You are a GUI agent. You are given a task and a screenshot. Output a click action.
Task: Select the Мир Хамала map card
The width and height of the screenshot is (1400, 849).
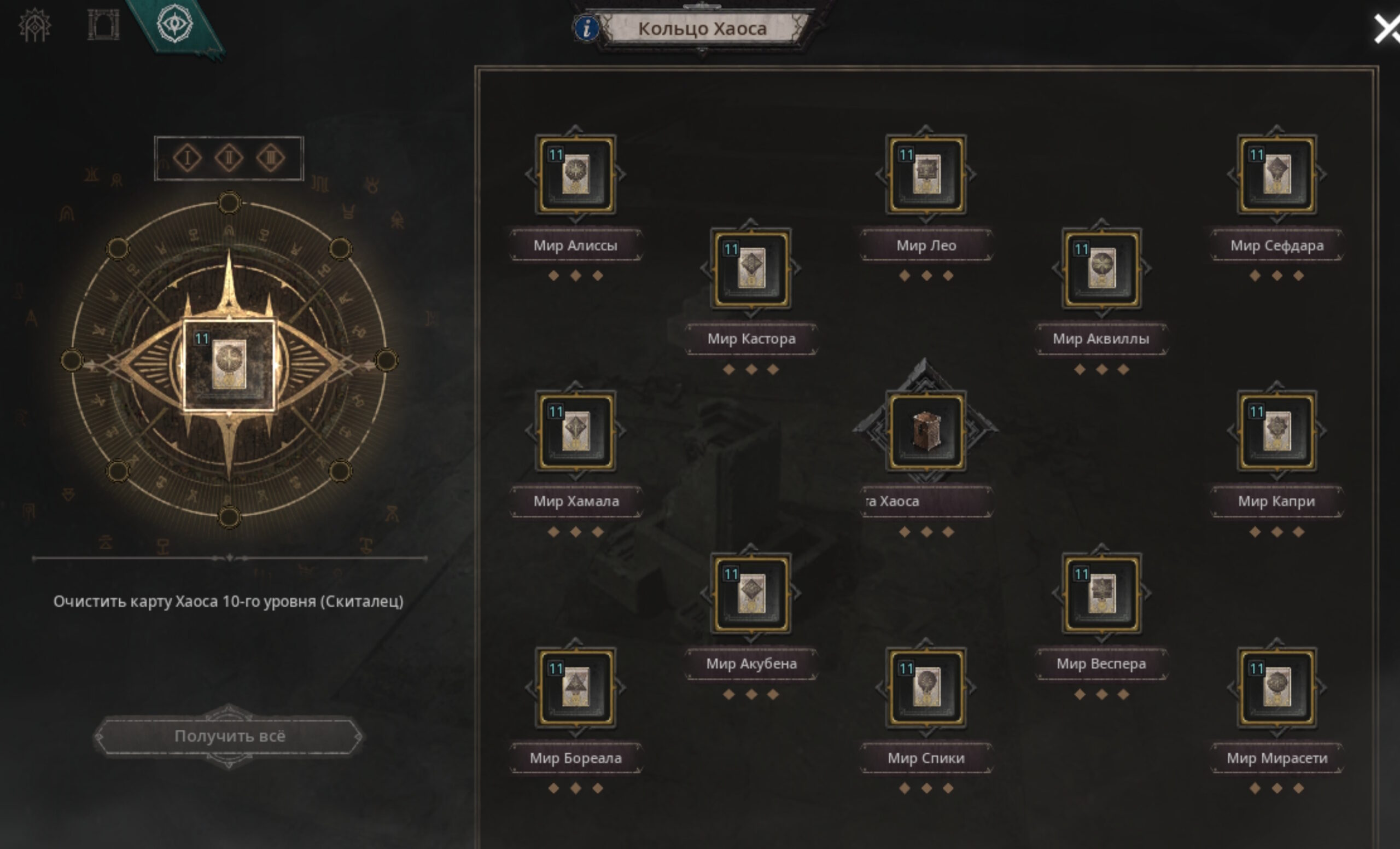(575, 431)
